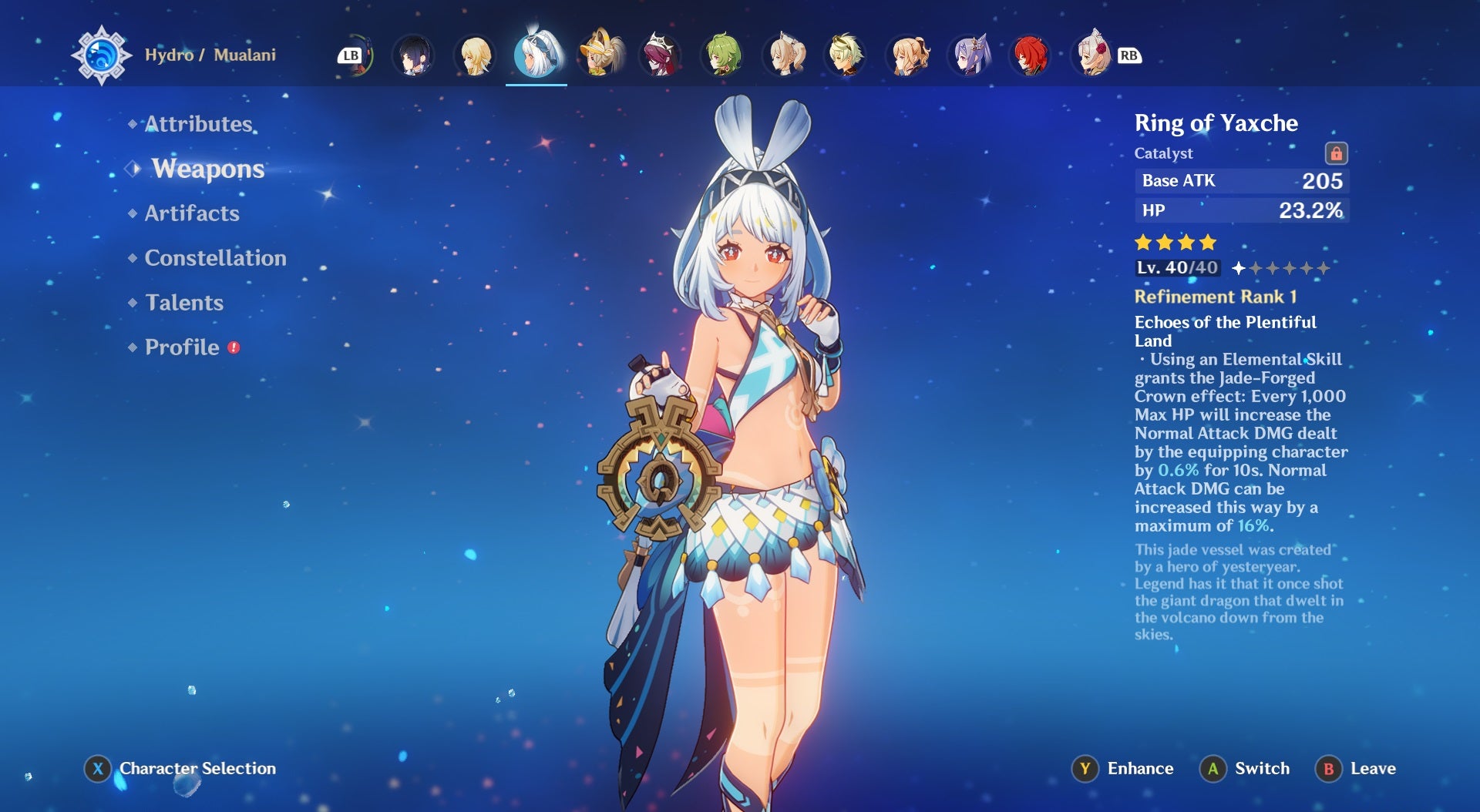Click the red alert icon beside Profile

click(232, 347)
